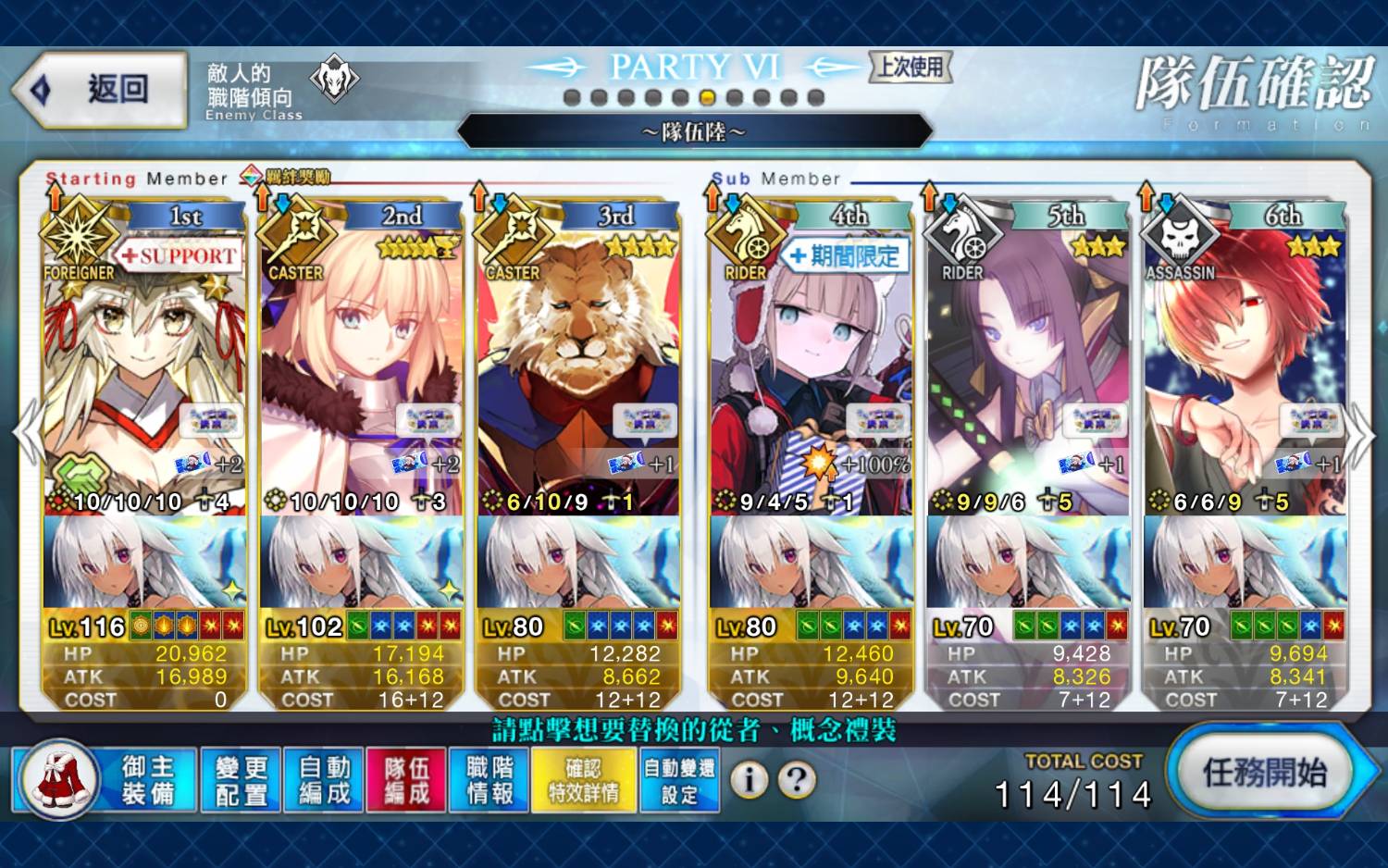This screenshot has height=868, width=1388.
Task: Show 職階情報 class information
Action: click(490, 780)
